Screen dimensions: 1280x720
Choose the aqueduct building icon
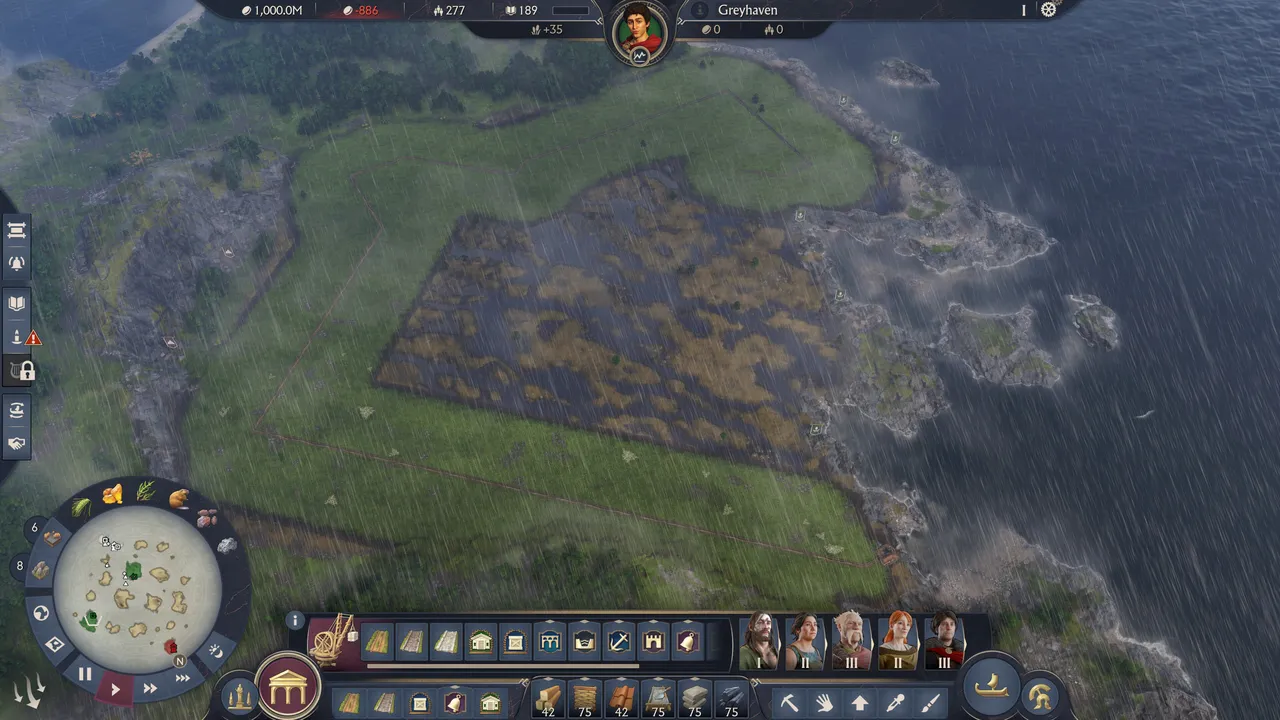(x=549, y=641)
